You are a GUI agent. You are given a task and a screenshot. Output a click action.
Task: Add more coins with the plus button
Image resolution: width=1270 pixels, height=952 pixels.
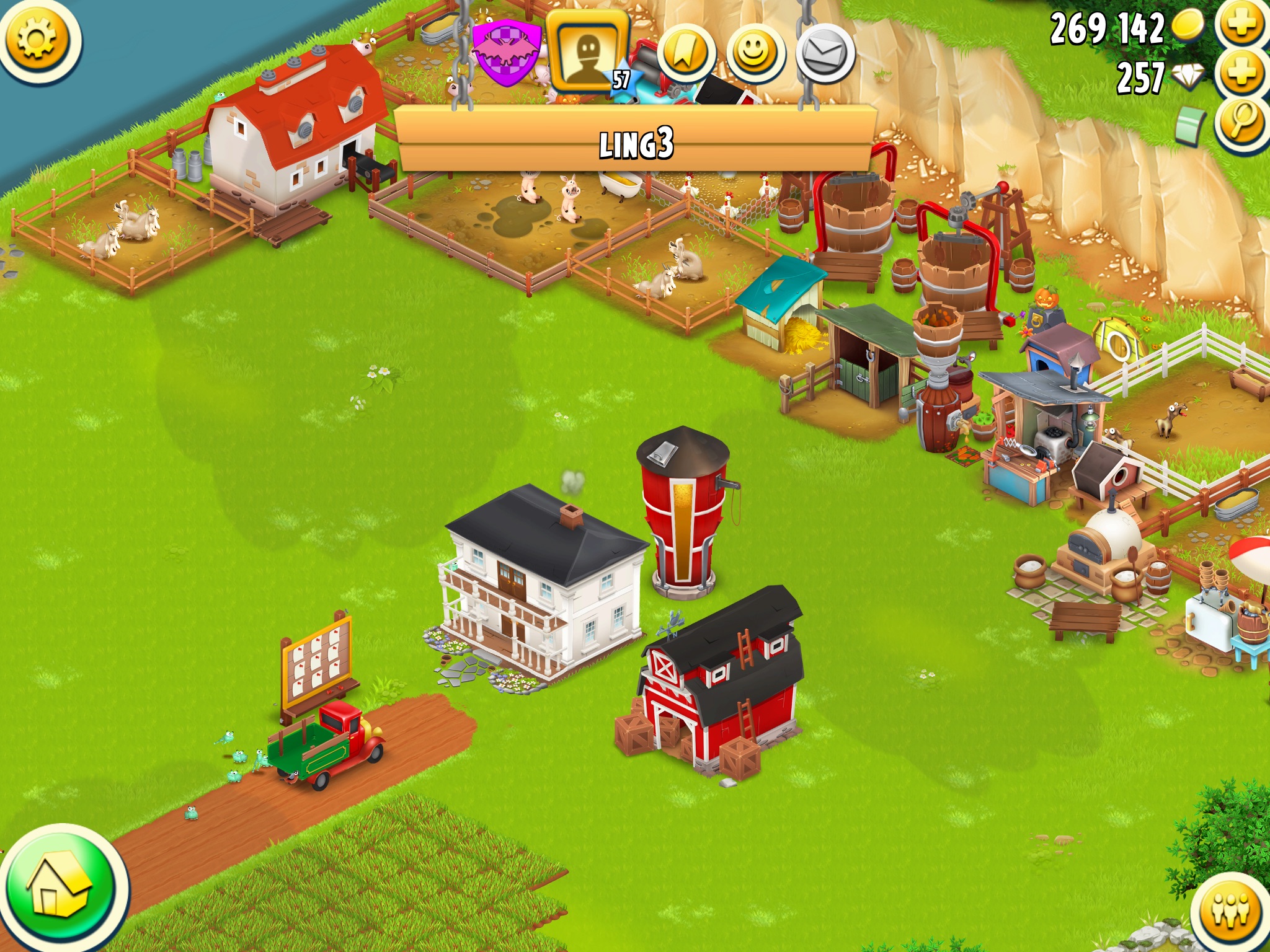1241,25
